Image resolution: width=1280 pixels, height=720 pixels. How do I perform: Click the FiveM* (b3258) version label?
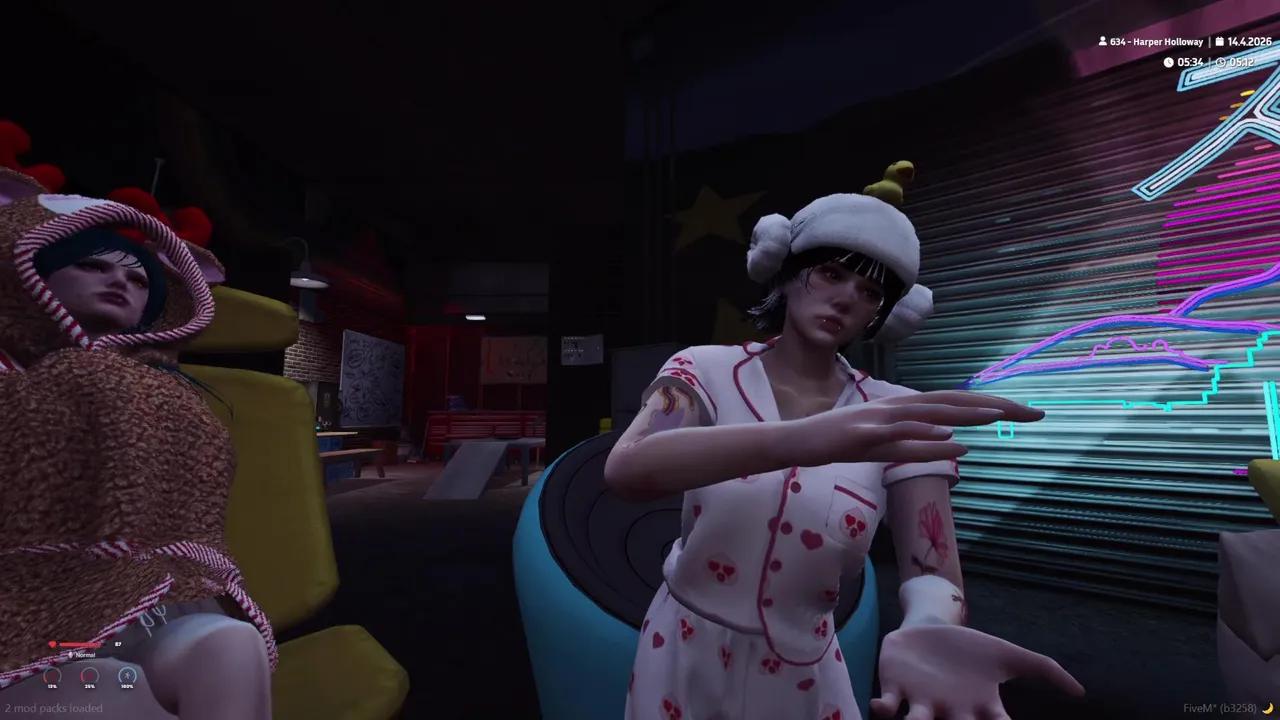click(x=1221, y=708)
